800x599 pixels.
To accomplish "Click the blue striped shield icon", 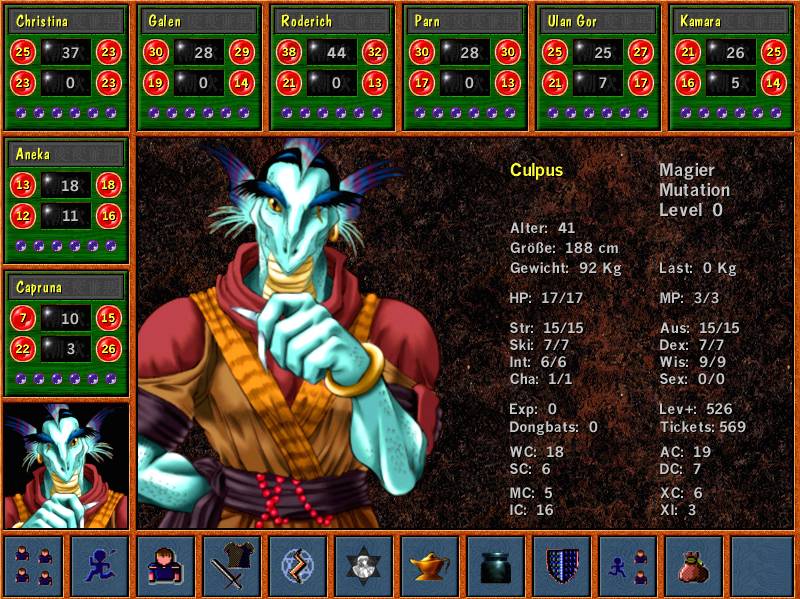I will point(562,566).
